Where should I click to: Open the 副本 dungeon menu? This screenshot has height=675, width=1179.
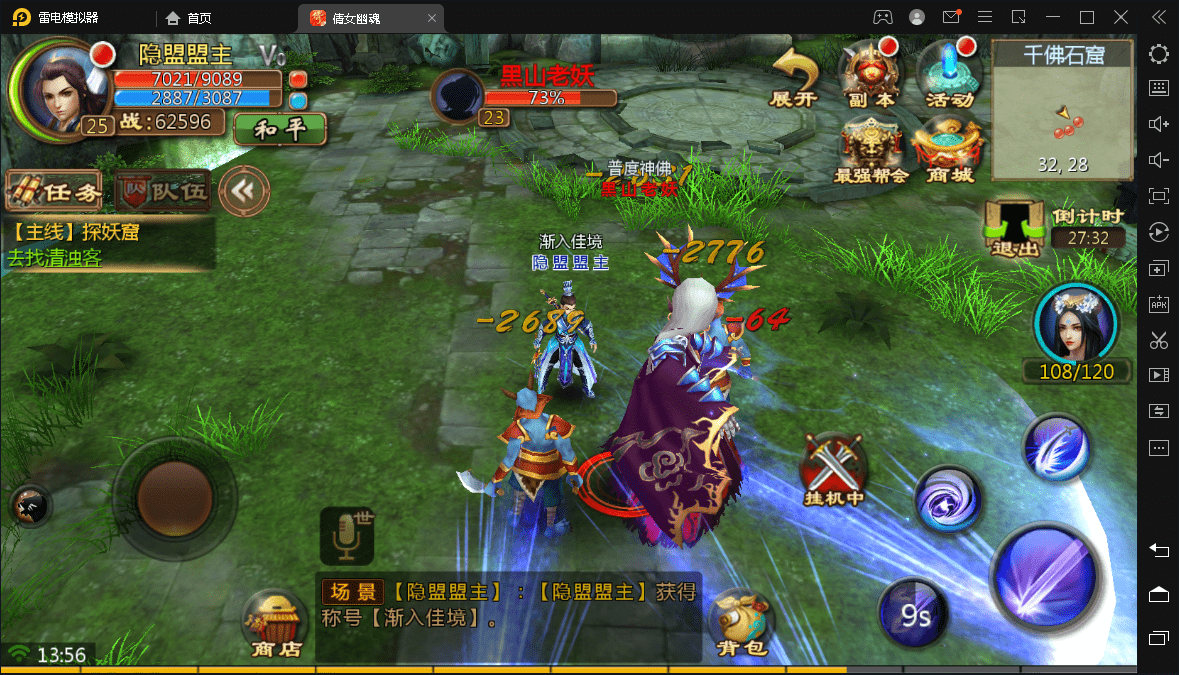click(869, 76)
